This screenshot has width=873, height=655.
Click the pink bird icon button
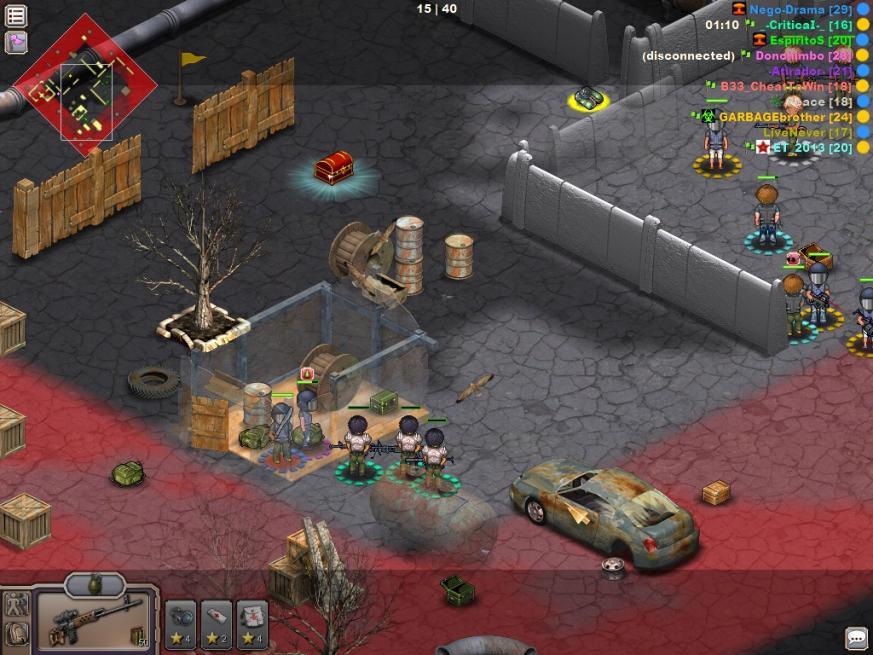(16, 42)
